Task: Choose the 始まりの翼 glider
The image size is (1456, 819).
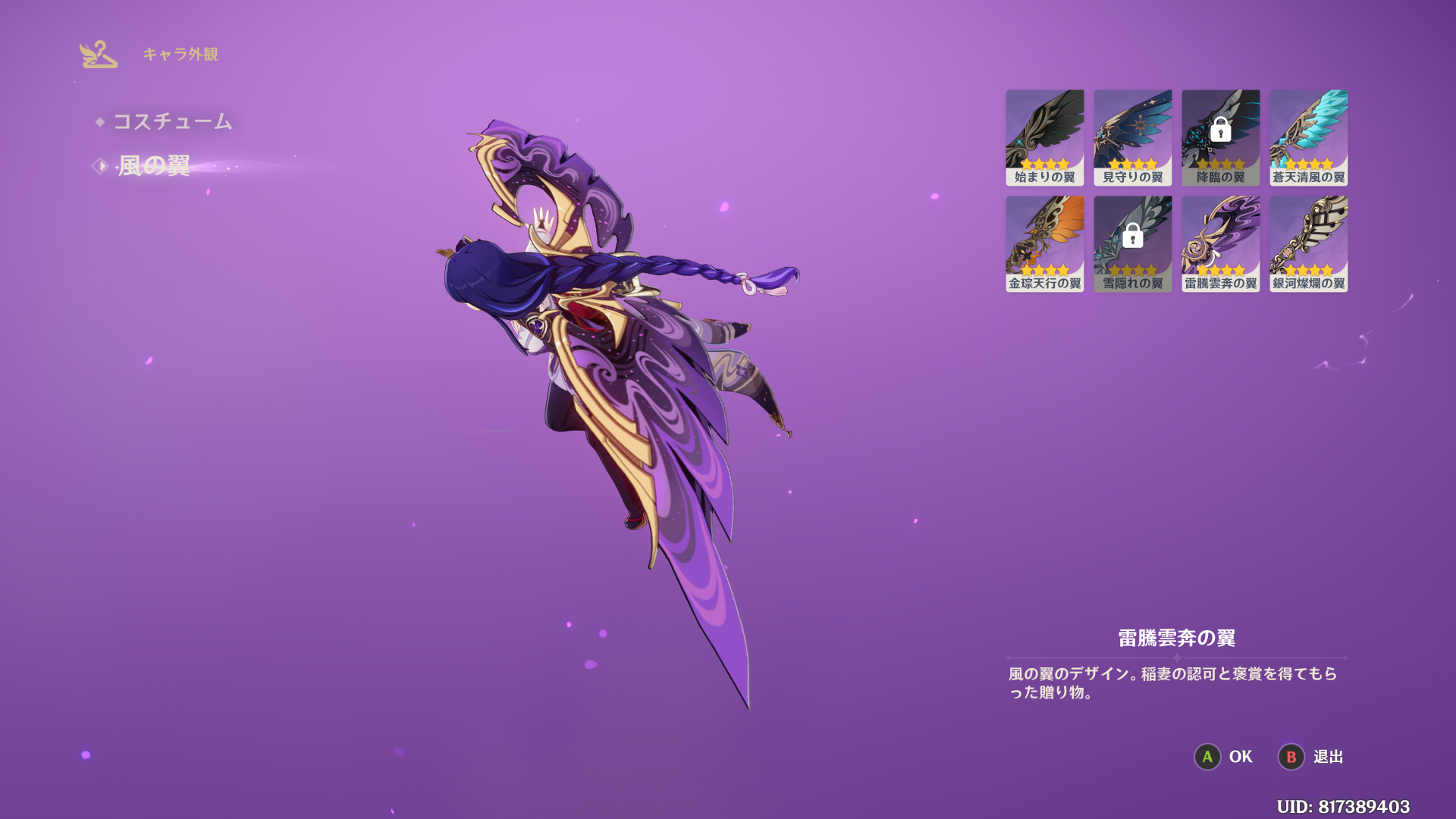Action: [1044, 137]
